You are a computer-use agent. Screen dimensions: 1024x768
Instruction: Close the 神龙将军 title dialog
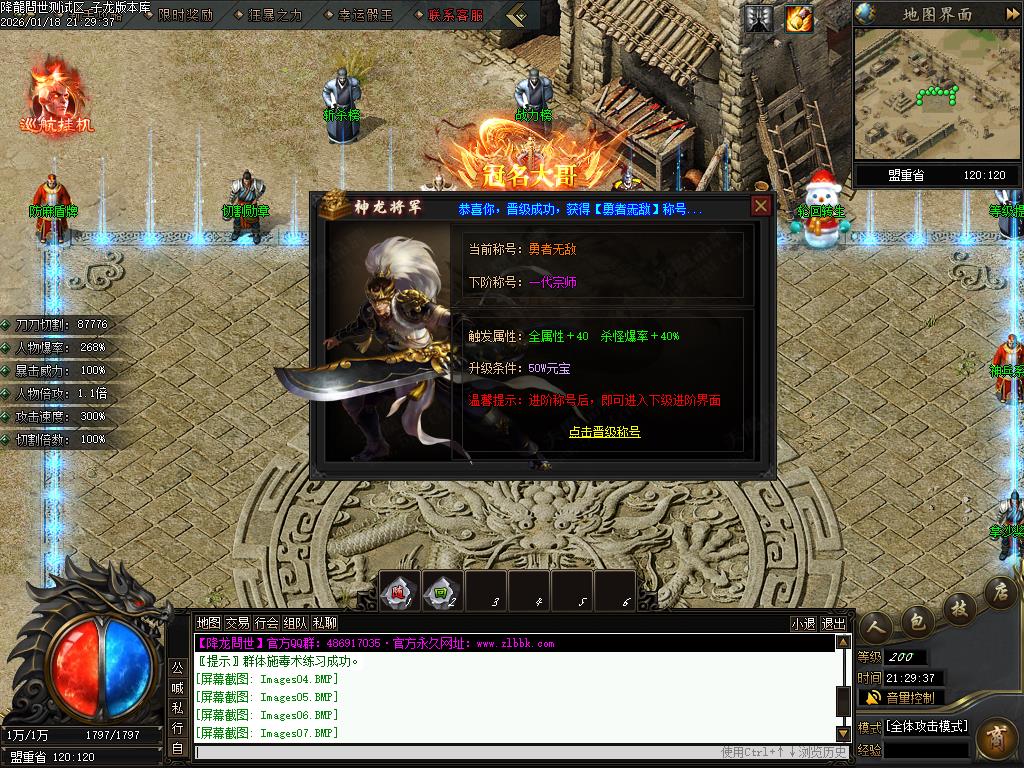pyautogui.click(x=761, y=206)
